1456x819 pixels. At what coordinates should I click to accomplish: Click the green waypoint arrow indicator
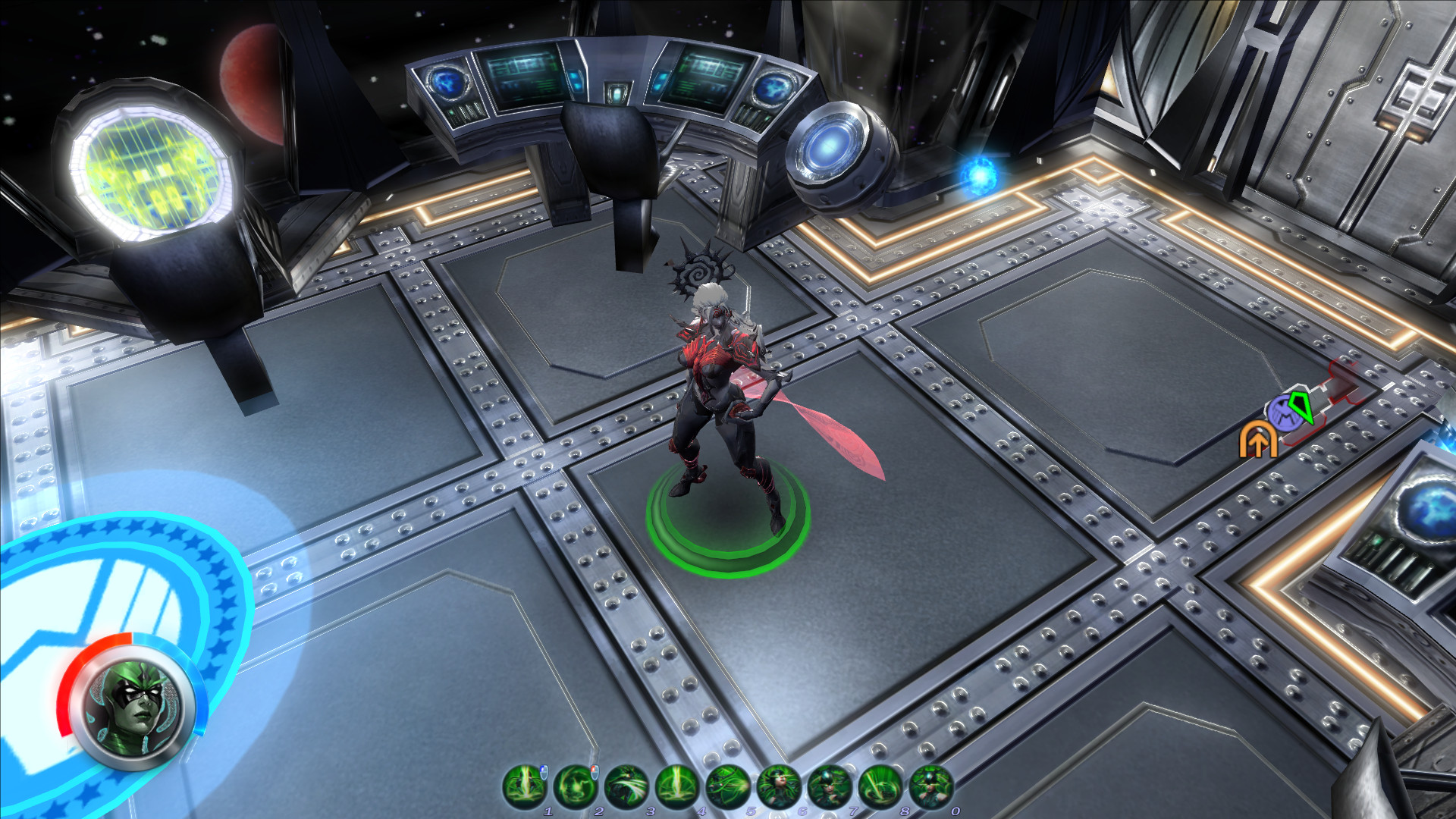coord(1301,409)
